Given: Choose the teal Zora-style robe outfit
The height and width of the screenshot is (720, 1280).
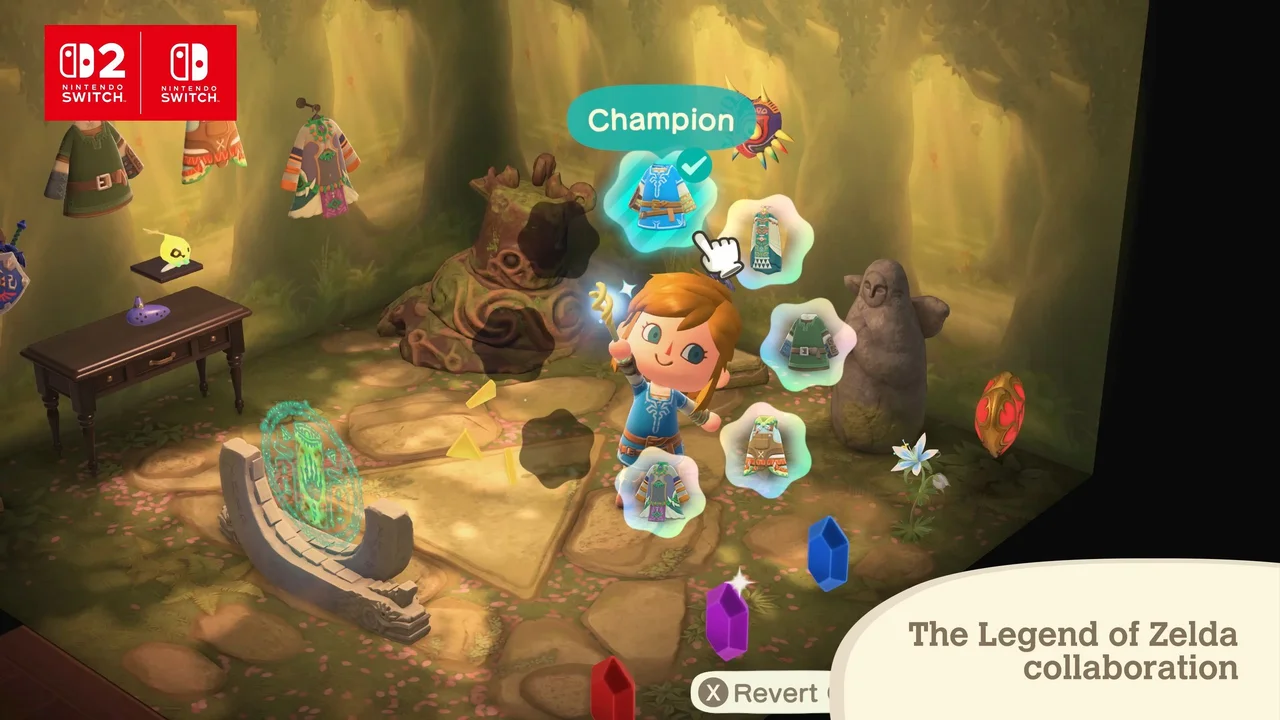Looking at the screenshot, I should [x=766, y=238].
